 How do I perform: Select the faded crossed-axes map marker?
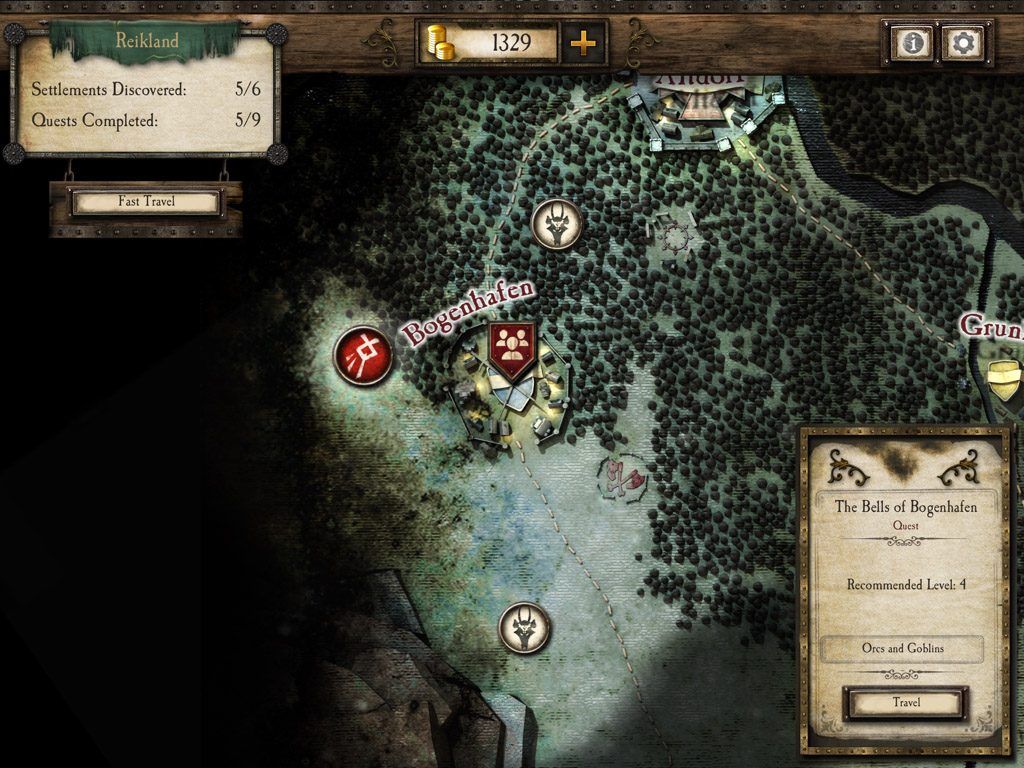tap(624, 478)
